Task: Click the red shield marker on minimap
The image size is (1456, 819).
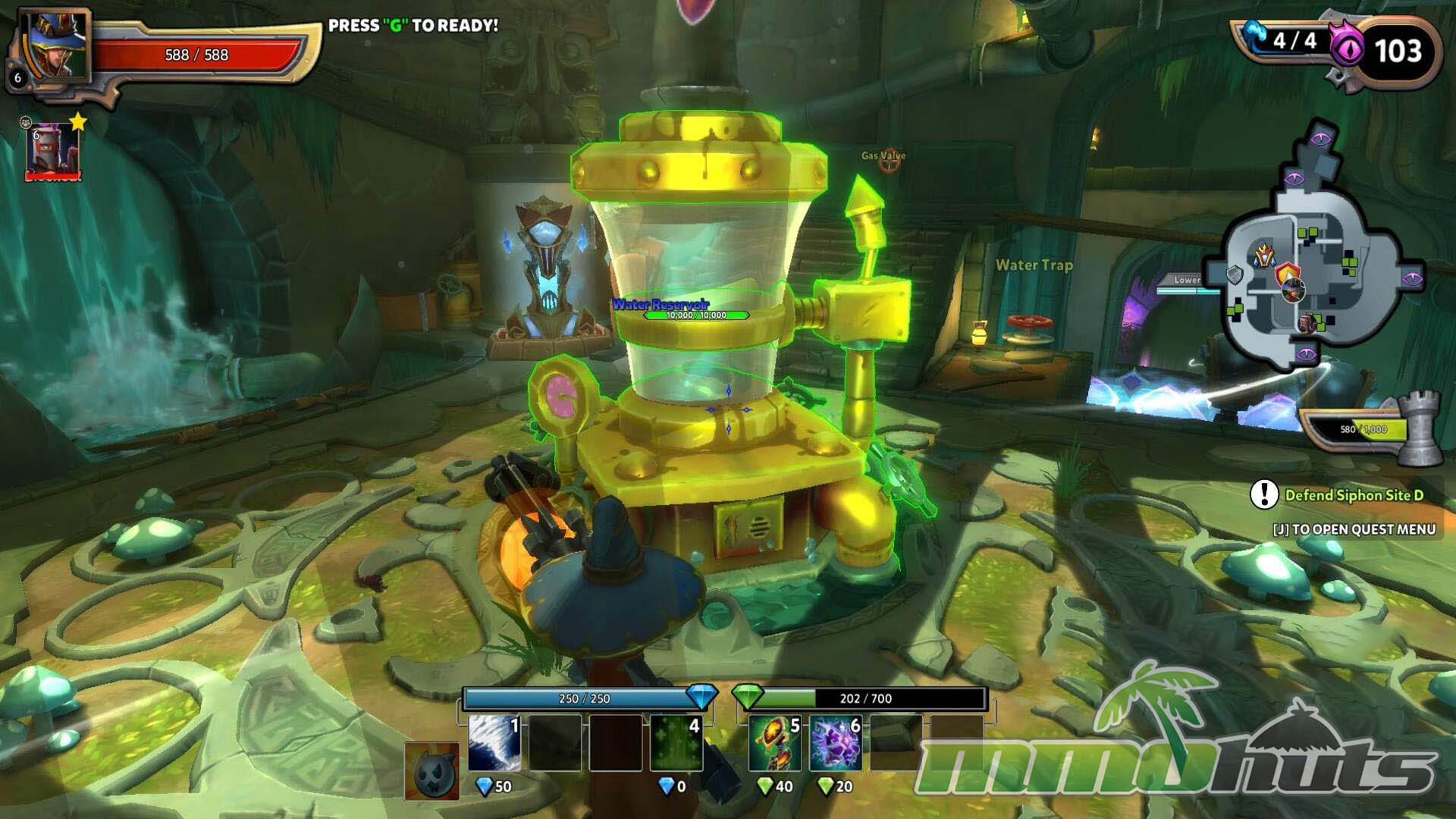Action: (x=1287, y=274)
